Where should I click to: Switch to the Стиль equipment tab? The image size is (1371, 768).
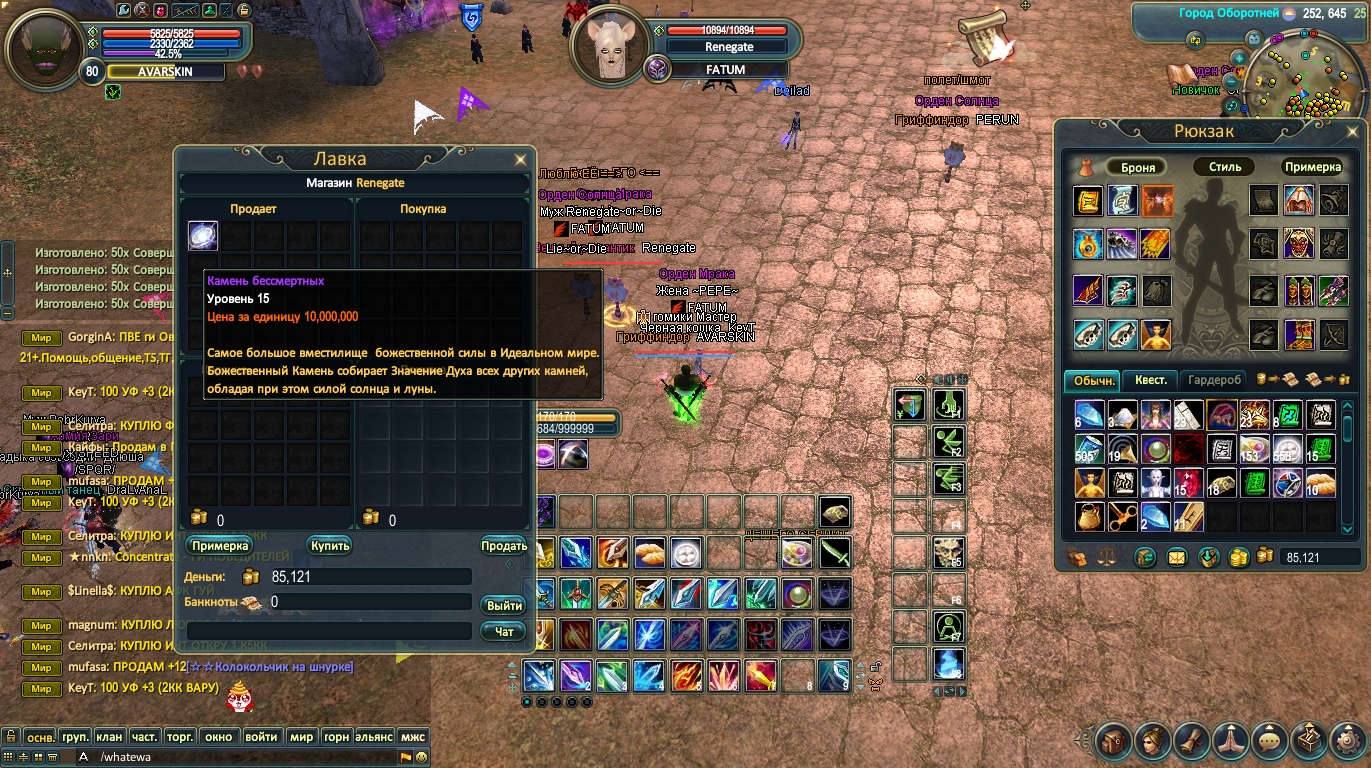tap(1224, 167)
